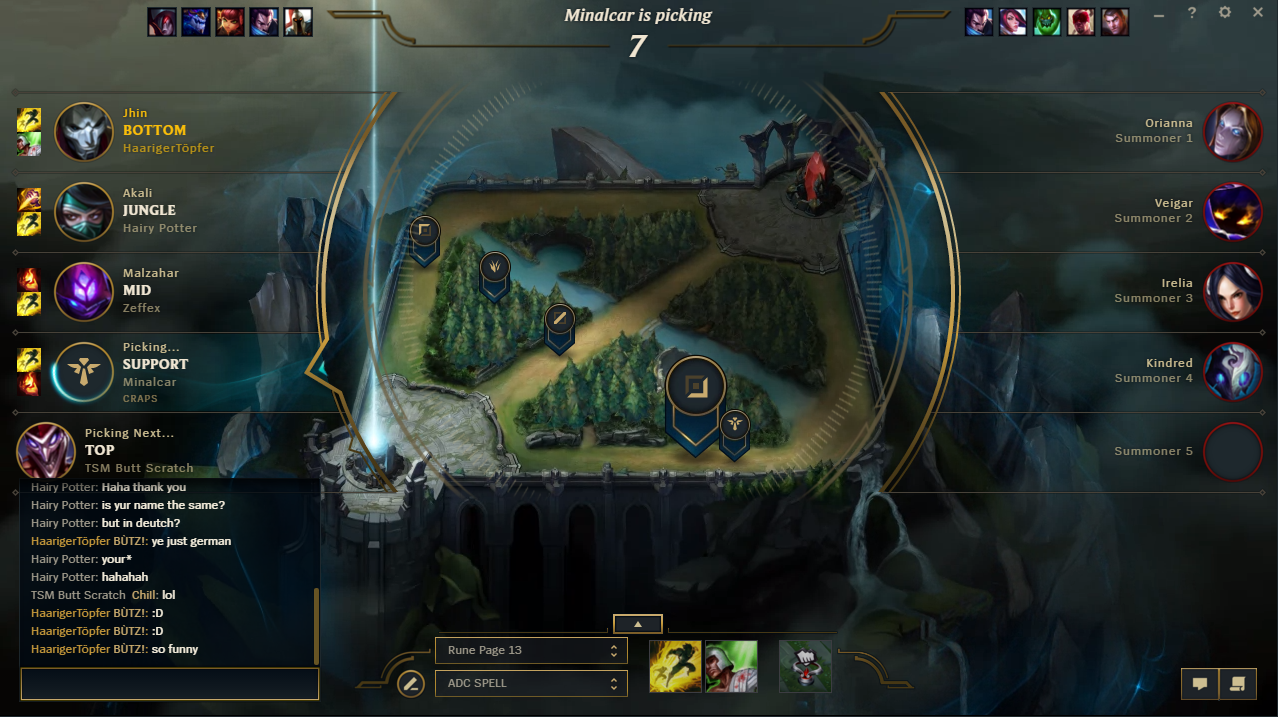Open the speech bubble chat button
1278x717 pixels.
click(x=1200, y=684)
